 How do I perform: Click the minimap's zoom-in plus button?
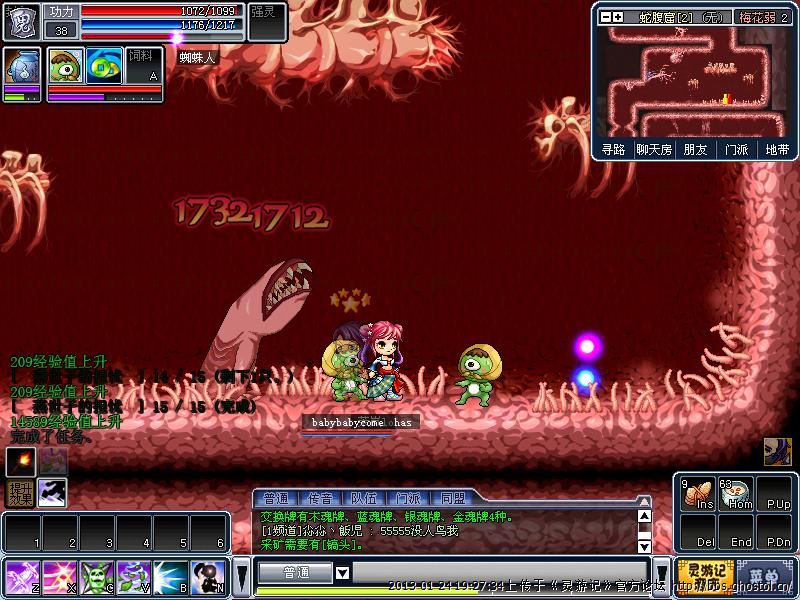click(x=618, y=17)
